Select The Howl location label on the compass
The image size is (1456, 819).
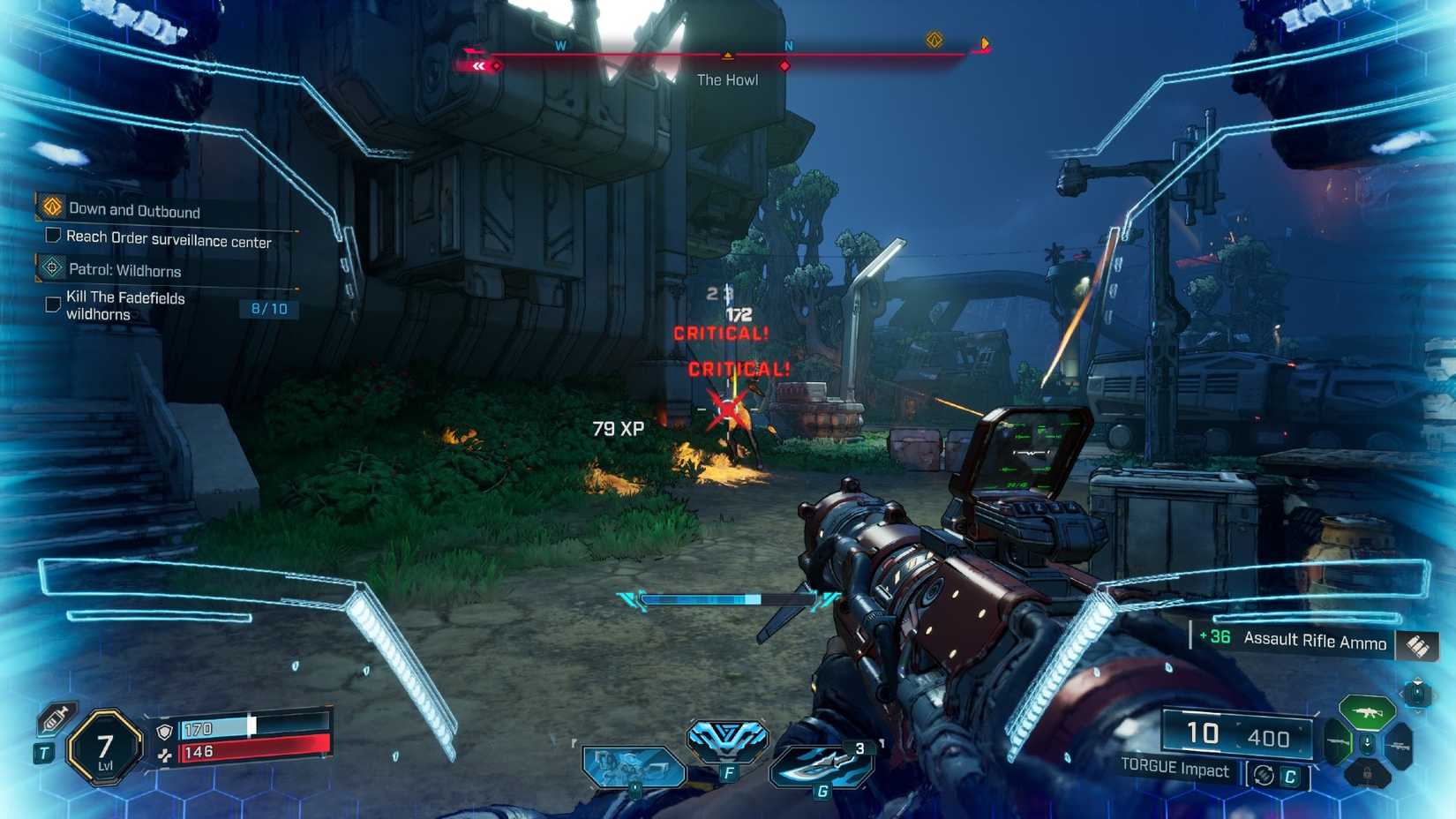click(x=728, y=79)
